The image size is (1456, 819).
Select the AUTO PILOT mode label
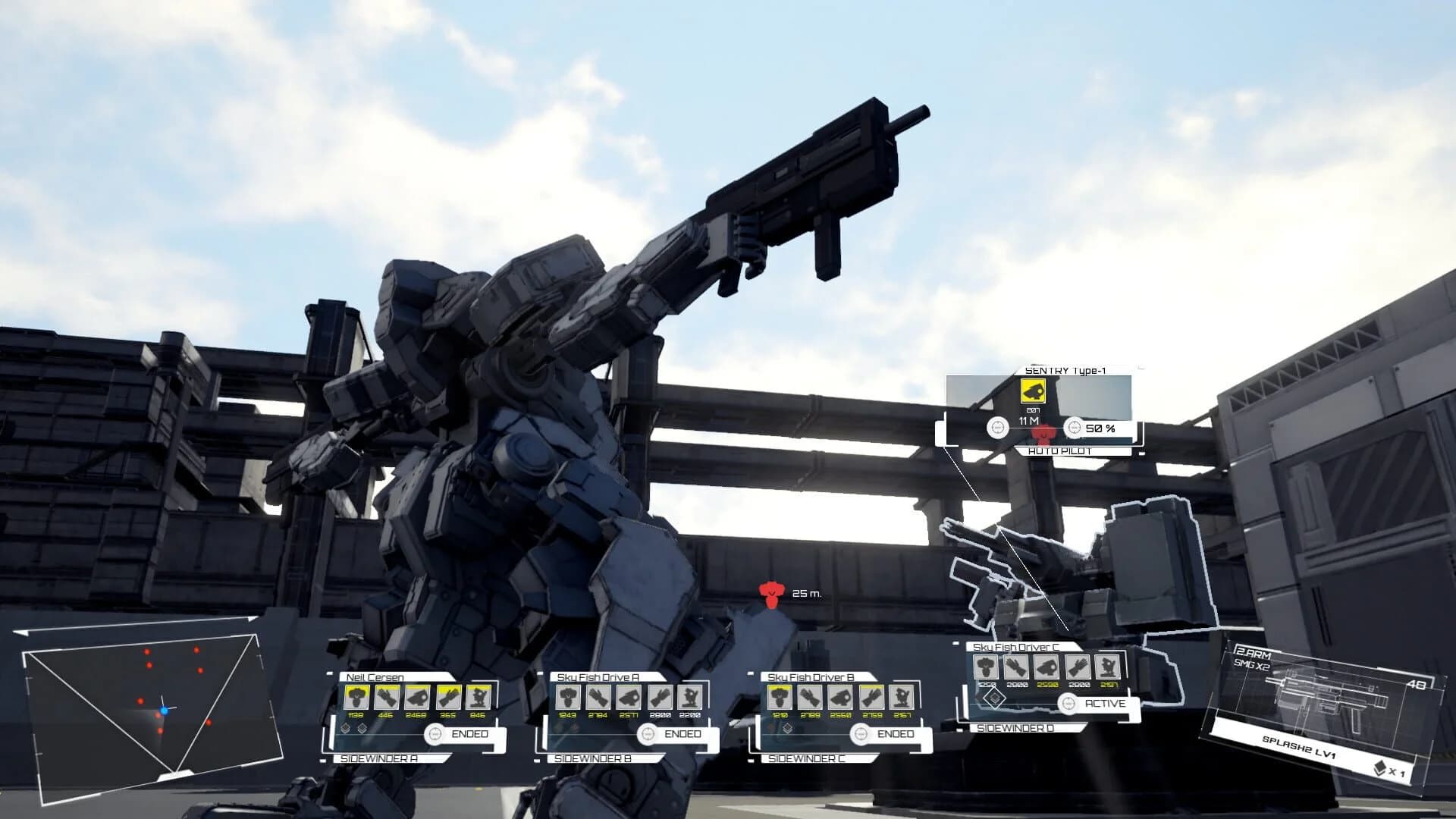[x=1059, y=451]
